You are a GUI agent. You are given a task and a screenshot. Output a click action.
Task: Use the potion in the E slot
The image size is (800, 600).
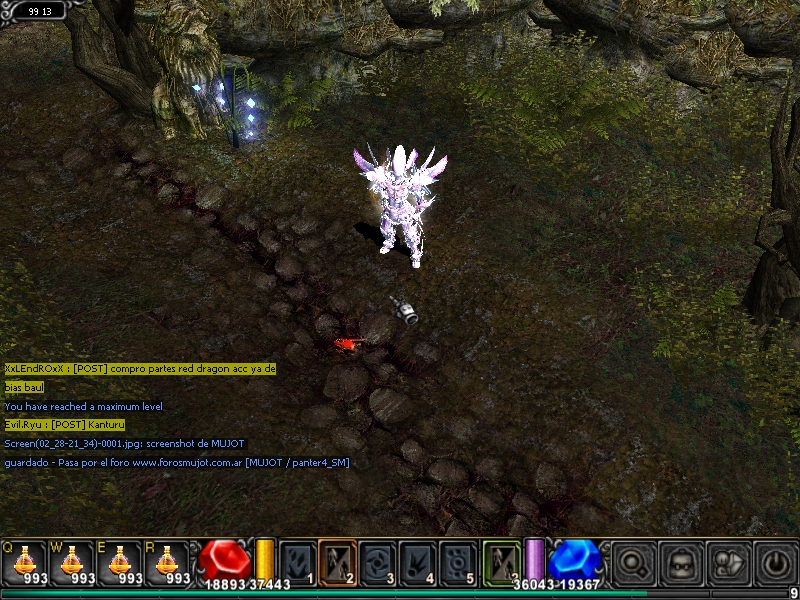point(120,562)
